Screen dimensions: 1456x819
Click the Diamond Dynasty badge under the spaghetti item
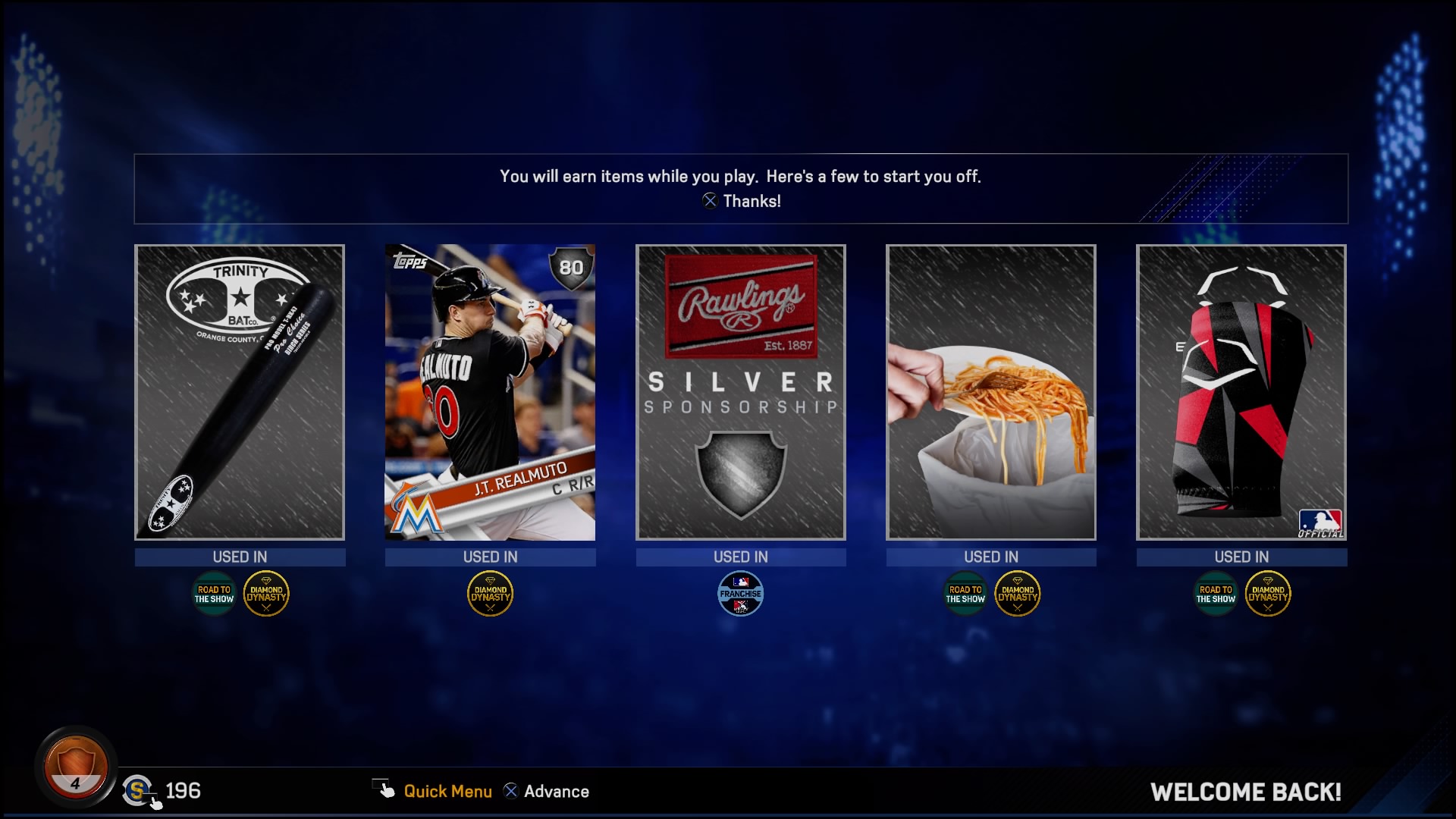[1018, 594]
